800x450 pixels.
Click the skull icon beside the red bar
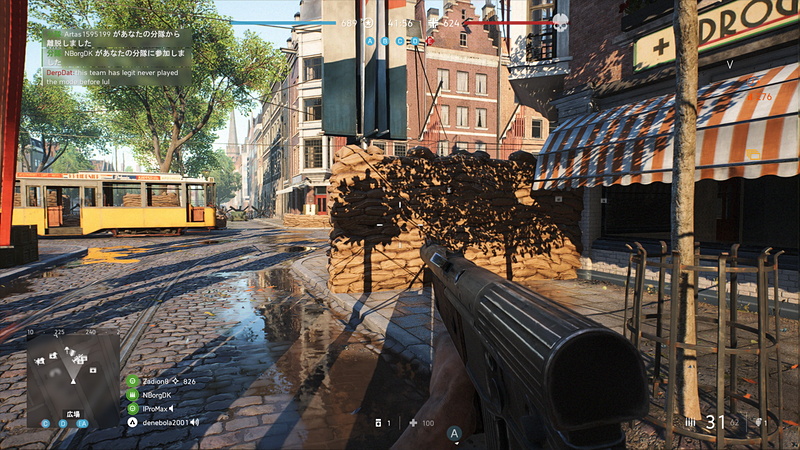coord(560,22)
